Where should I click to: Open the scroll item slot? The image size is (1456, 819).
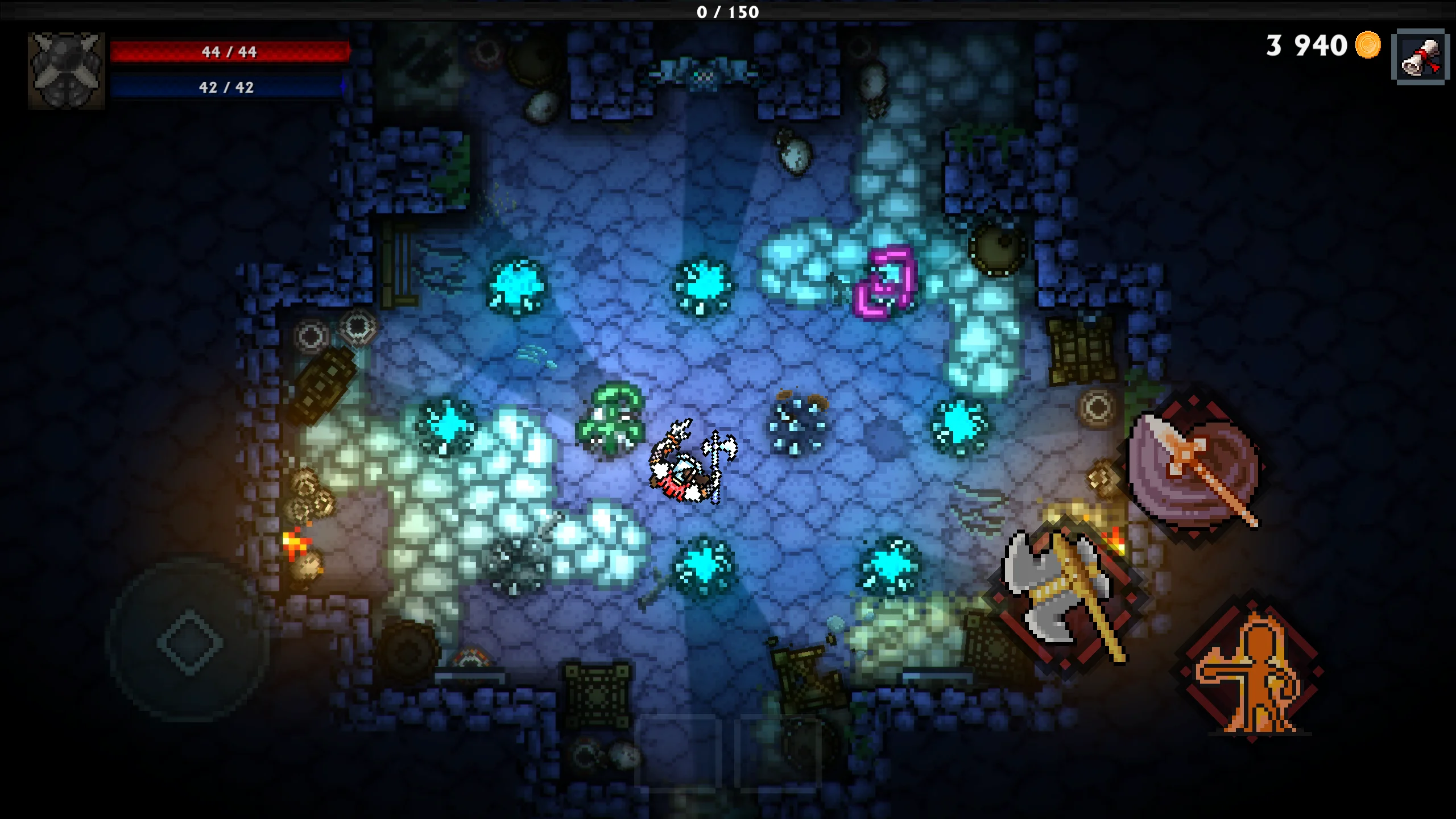(1419, 57)
